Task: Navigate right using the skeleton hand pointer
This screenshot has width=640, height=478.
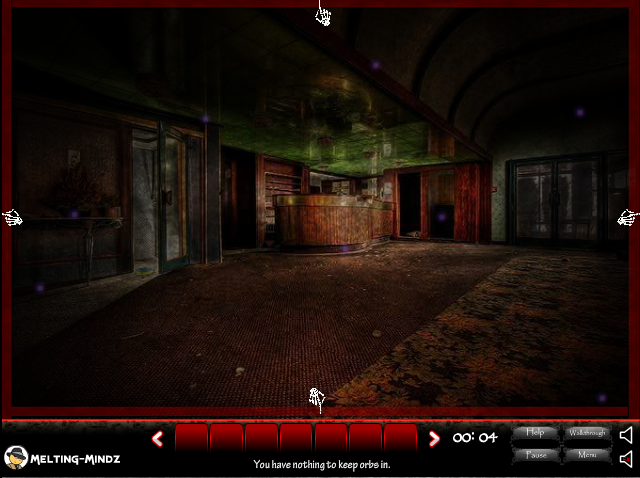Action: click(x=627, y=217)
